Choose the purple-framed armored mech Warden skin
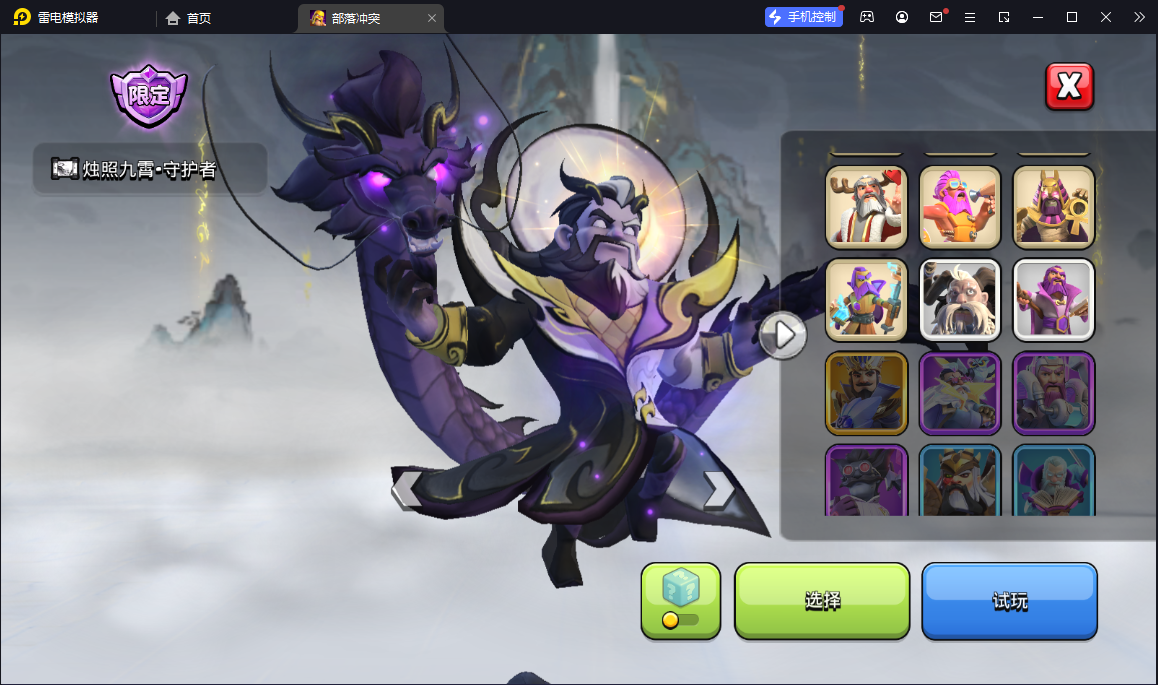Image resolution: width=1158 pixels, height=685 pixels. coord(1053,393)
